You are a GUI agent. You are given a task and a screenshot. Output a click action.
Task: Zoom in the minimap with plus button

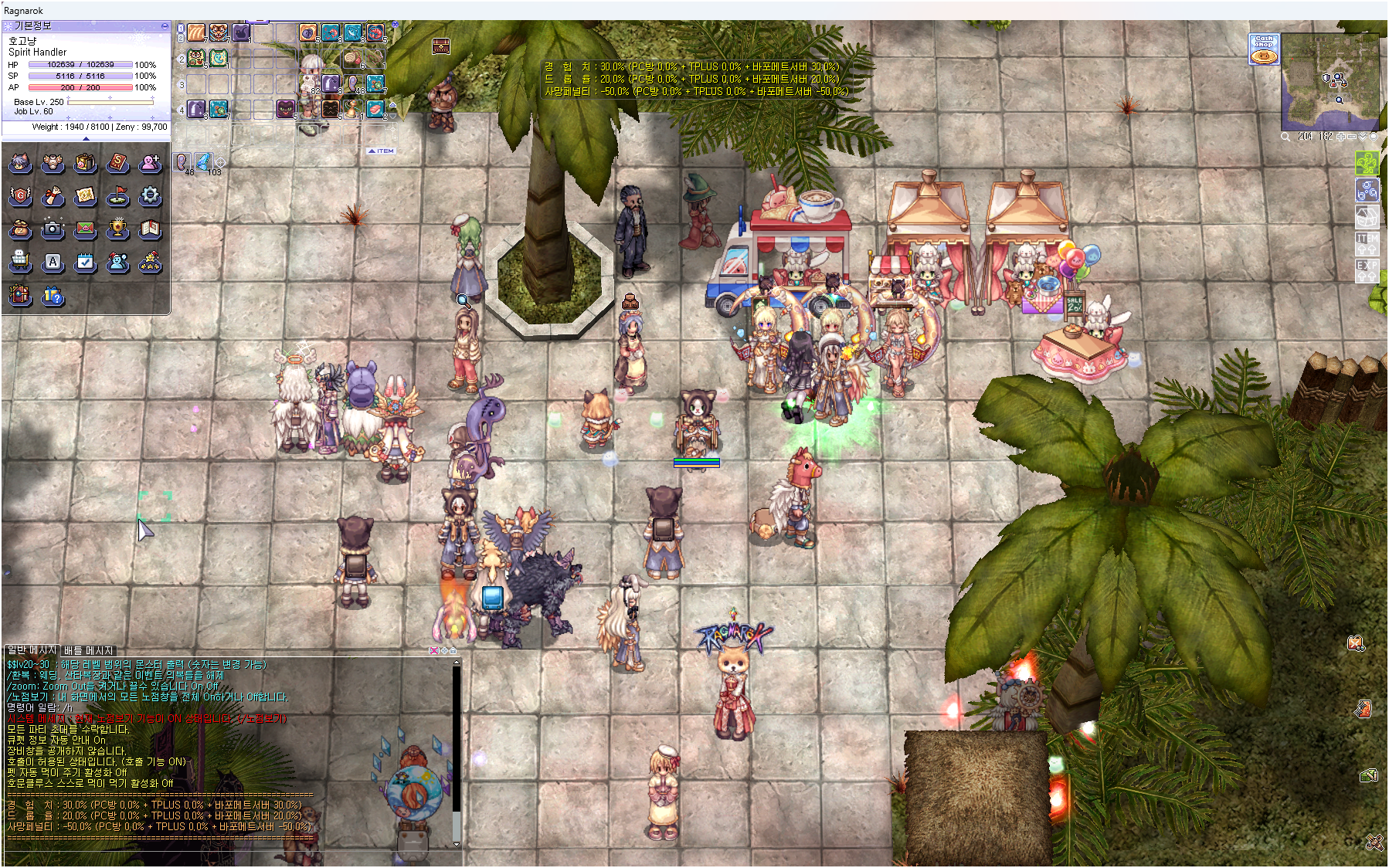[1341, 137]
